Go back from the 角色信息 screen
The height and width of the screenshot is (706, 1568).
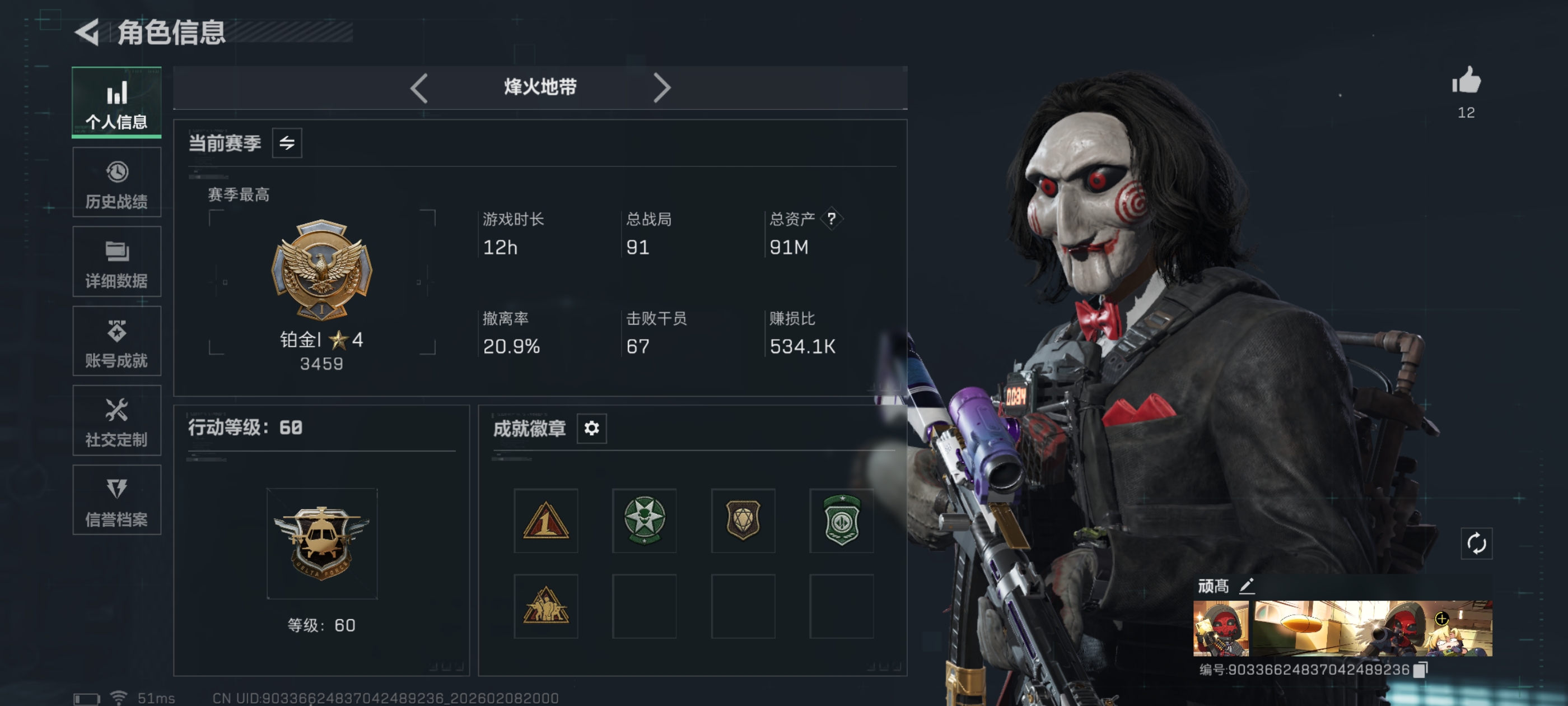pos(88,32)
